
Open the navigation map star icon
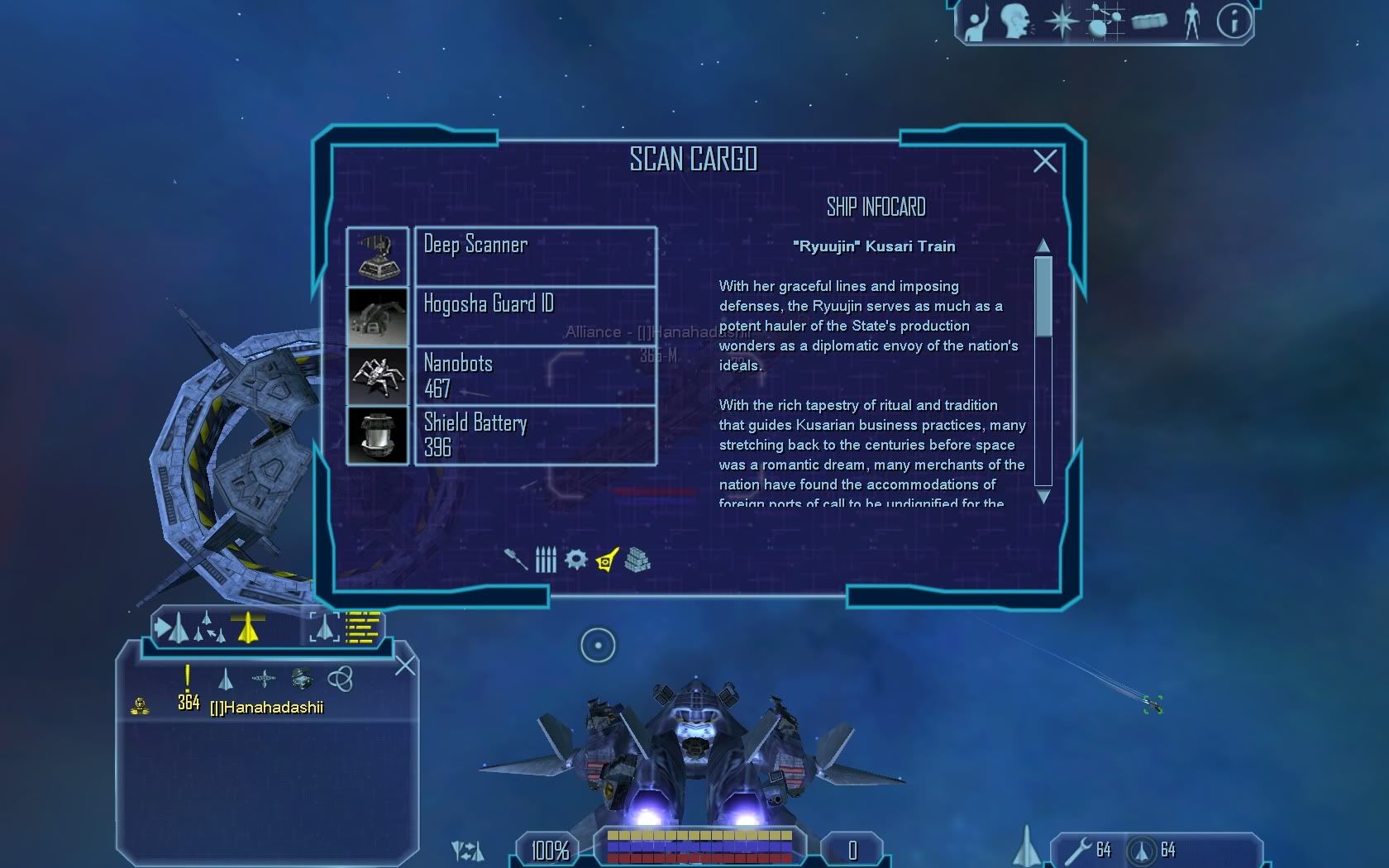point(1062,21)
